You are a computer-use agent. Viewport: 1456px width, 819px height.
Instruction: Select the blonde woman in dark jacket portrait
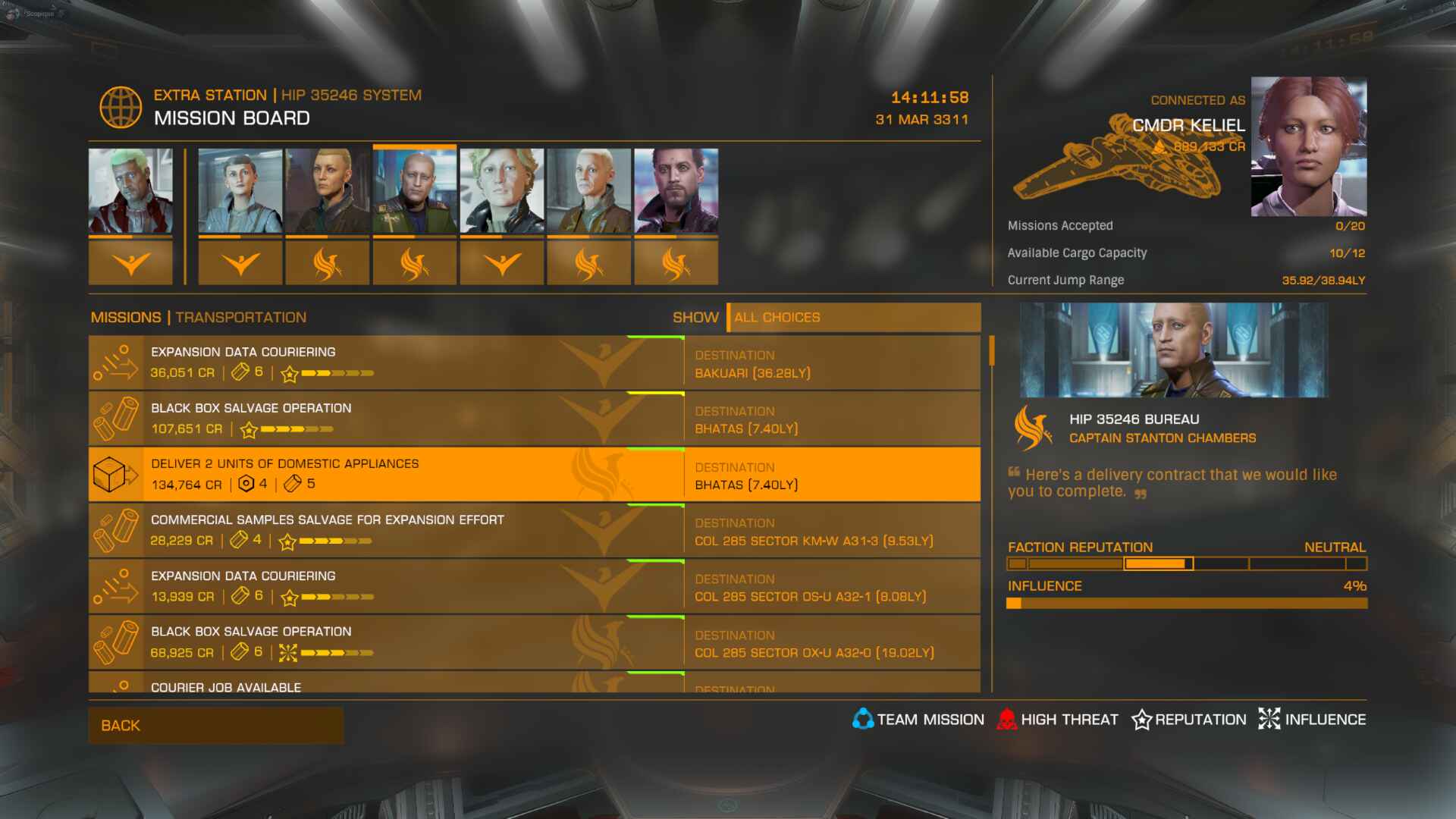point(328,191)
